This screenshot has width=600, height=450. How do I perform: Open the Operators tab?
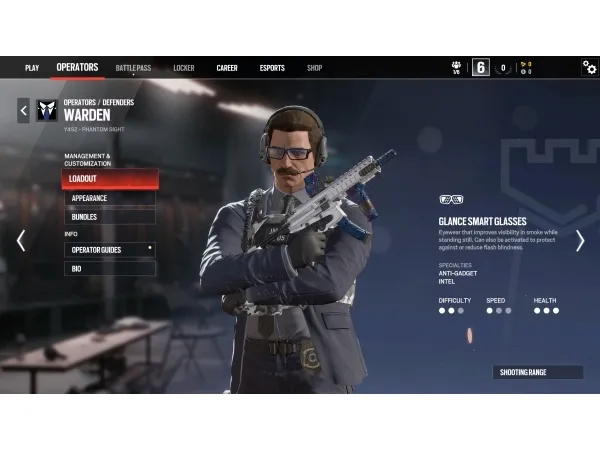tap(77, 68)
